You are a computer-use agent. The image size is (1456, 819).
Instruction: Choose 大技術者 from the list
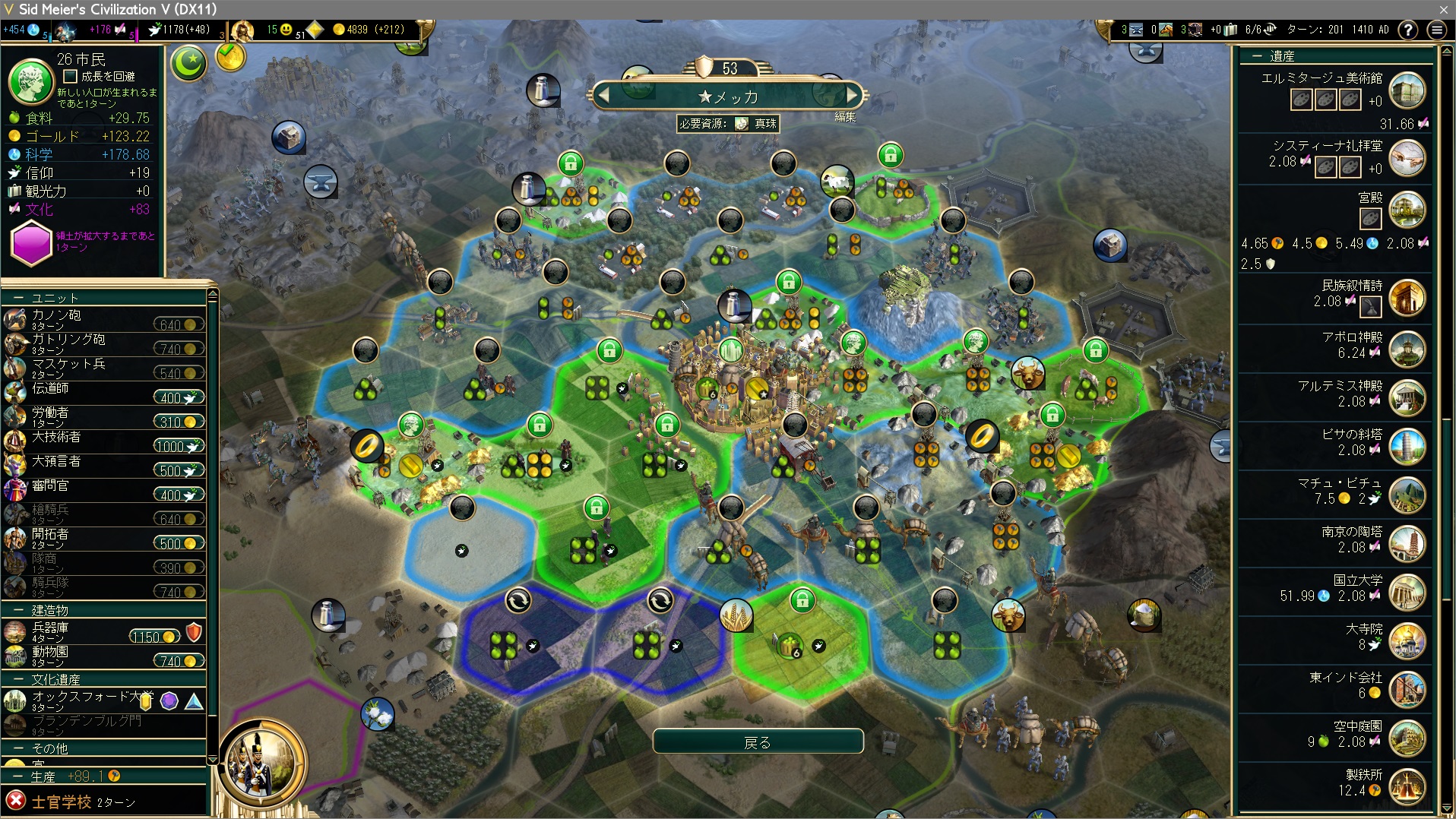(x=57, y=438)
